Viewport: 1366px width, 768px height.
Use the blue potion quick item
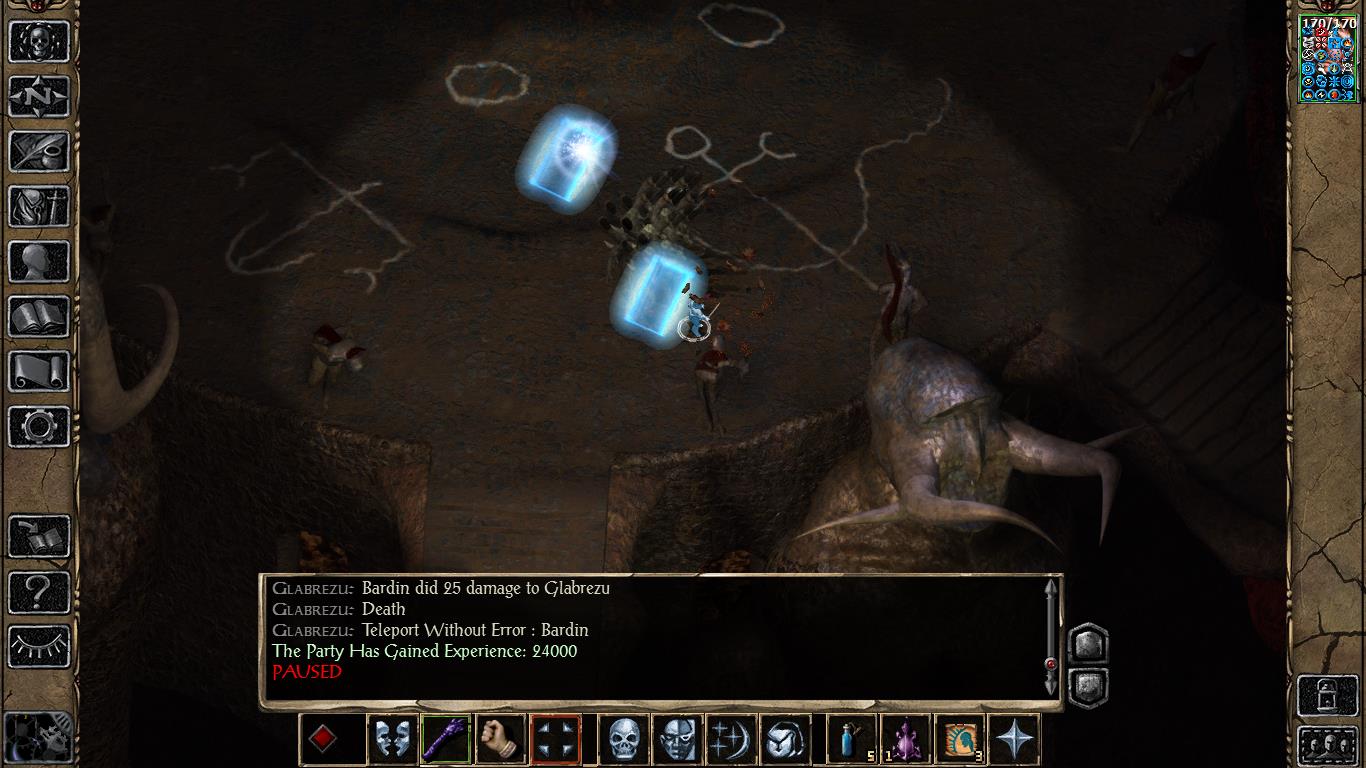tap(852, 740)
